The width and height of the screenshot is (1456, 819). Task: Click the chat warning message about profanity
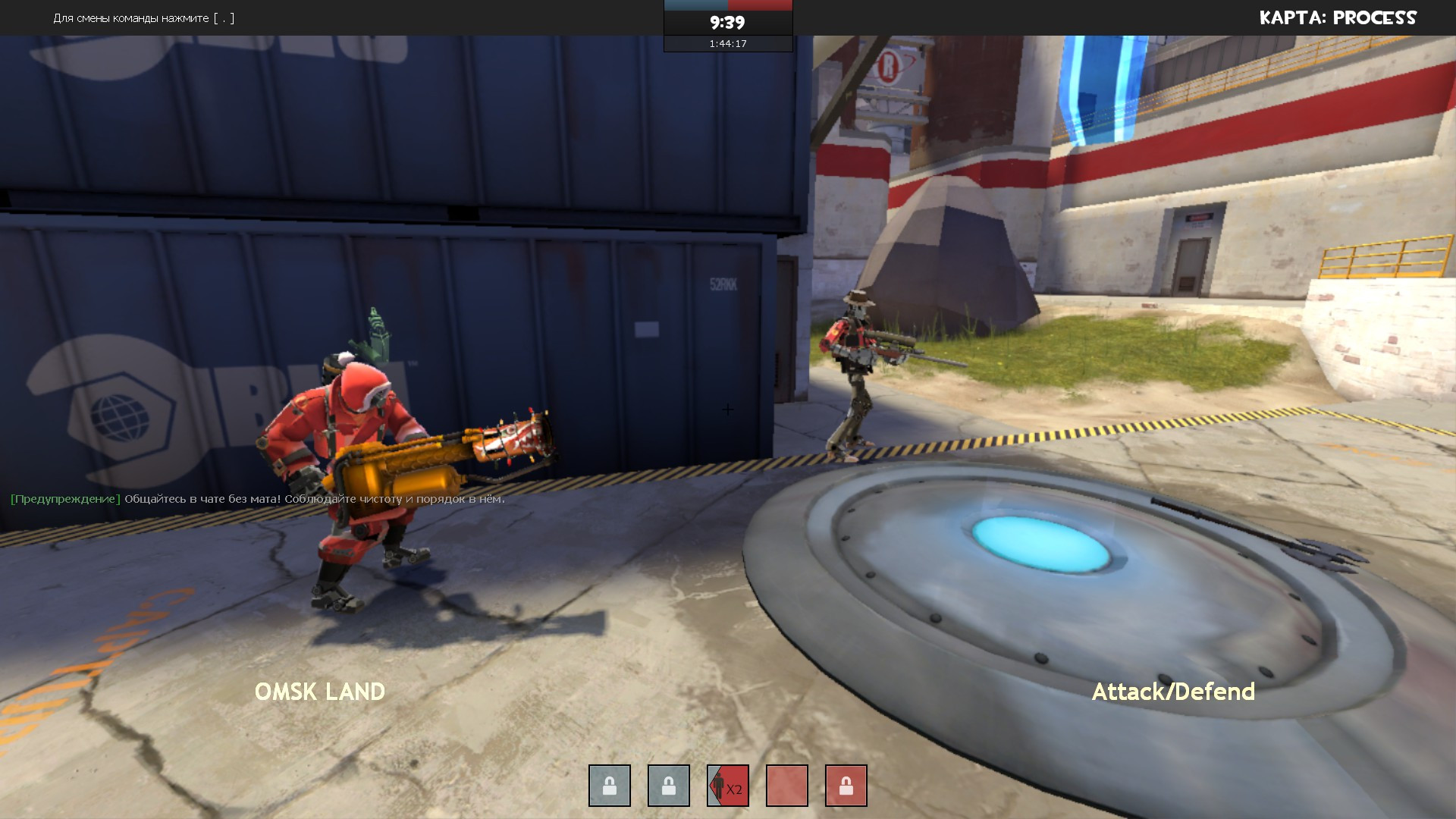[x=258, y=499]
